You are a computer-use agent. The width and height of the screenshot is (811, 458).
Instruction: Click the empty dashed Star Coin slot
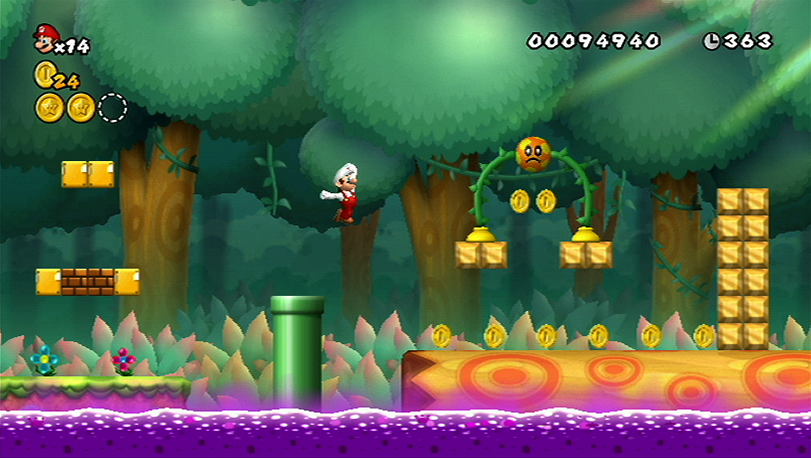112,107
